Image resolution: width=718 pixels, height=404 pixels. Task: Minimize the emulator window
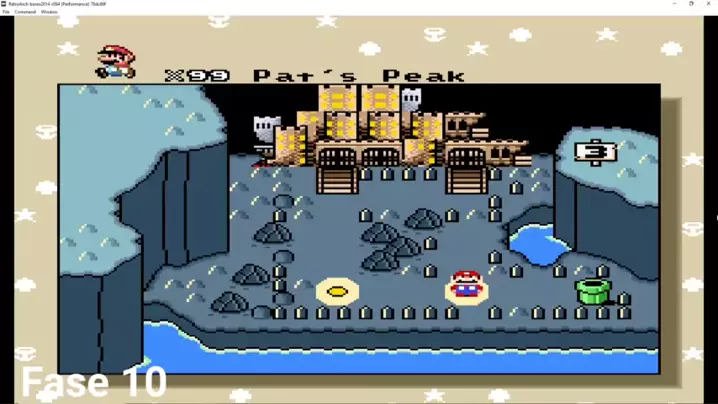pos(674,4)
